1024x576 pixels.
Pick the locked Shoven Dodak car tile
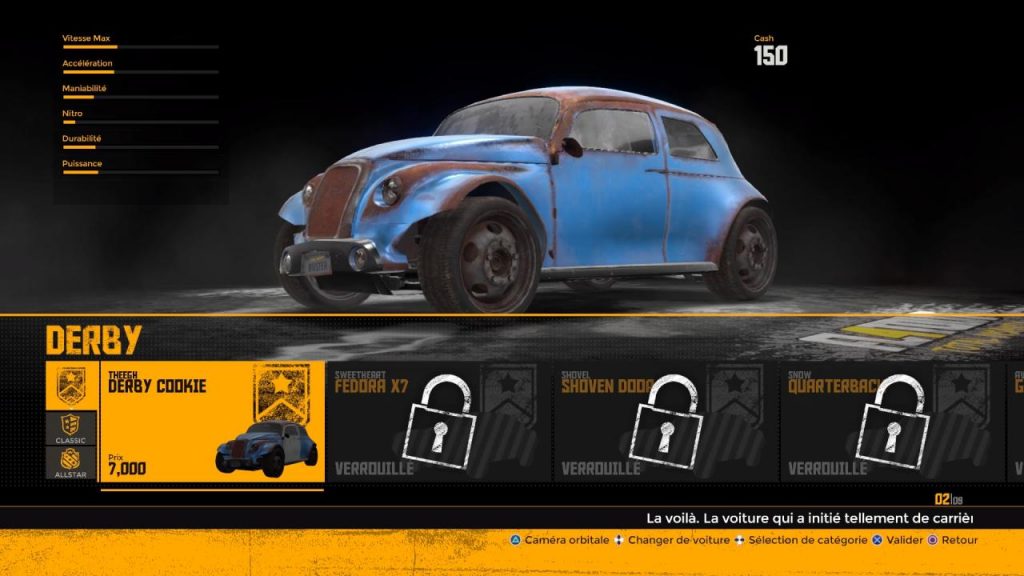pyautogui.click(x=664, y=422)
